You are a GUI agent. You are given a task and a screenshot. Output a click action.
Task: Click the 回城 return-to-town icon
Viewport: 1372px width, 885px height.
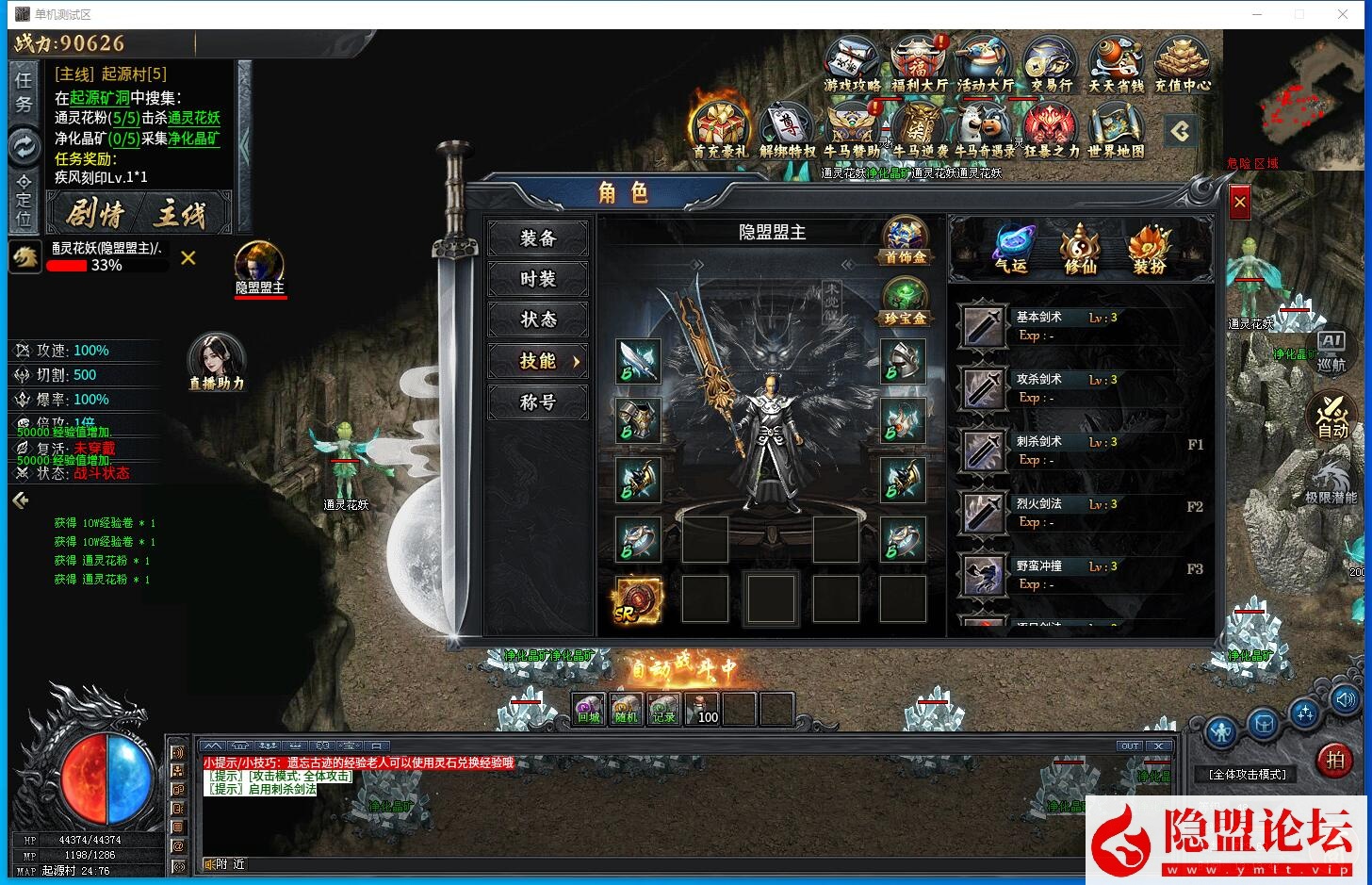click(587, 709)
